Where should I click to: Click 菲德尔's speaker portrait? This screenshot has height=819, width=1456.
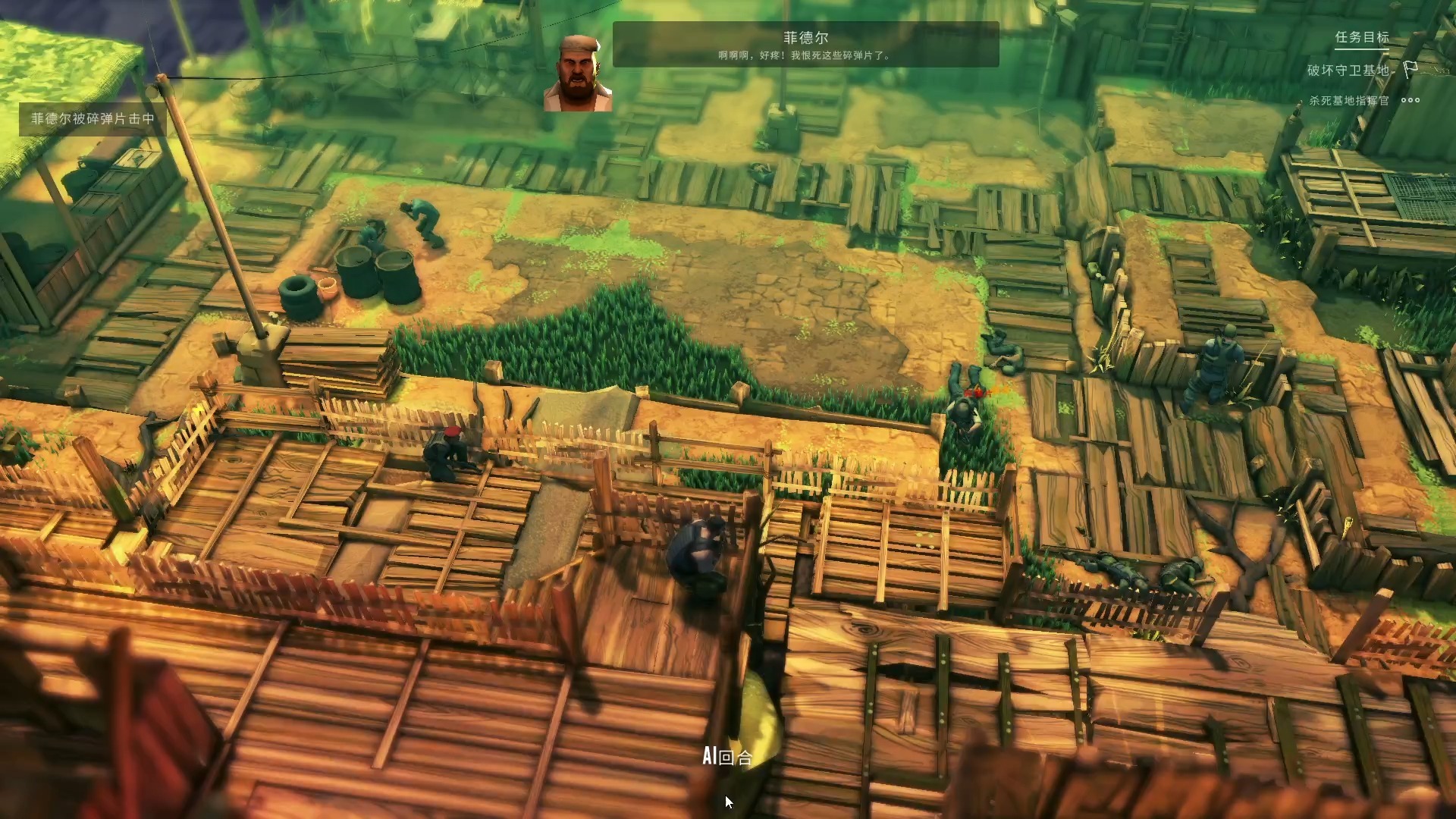click(577, 74)
